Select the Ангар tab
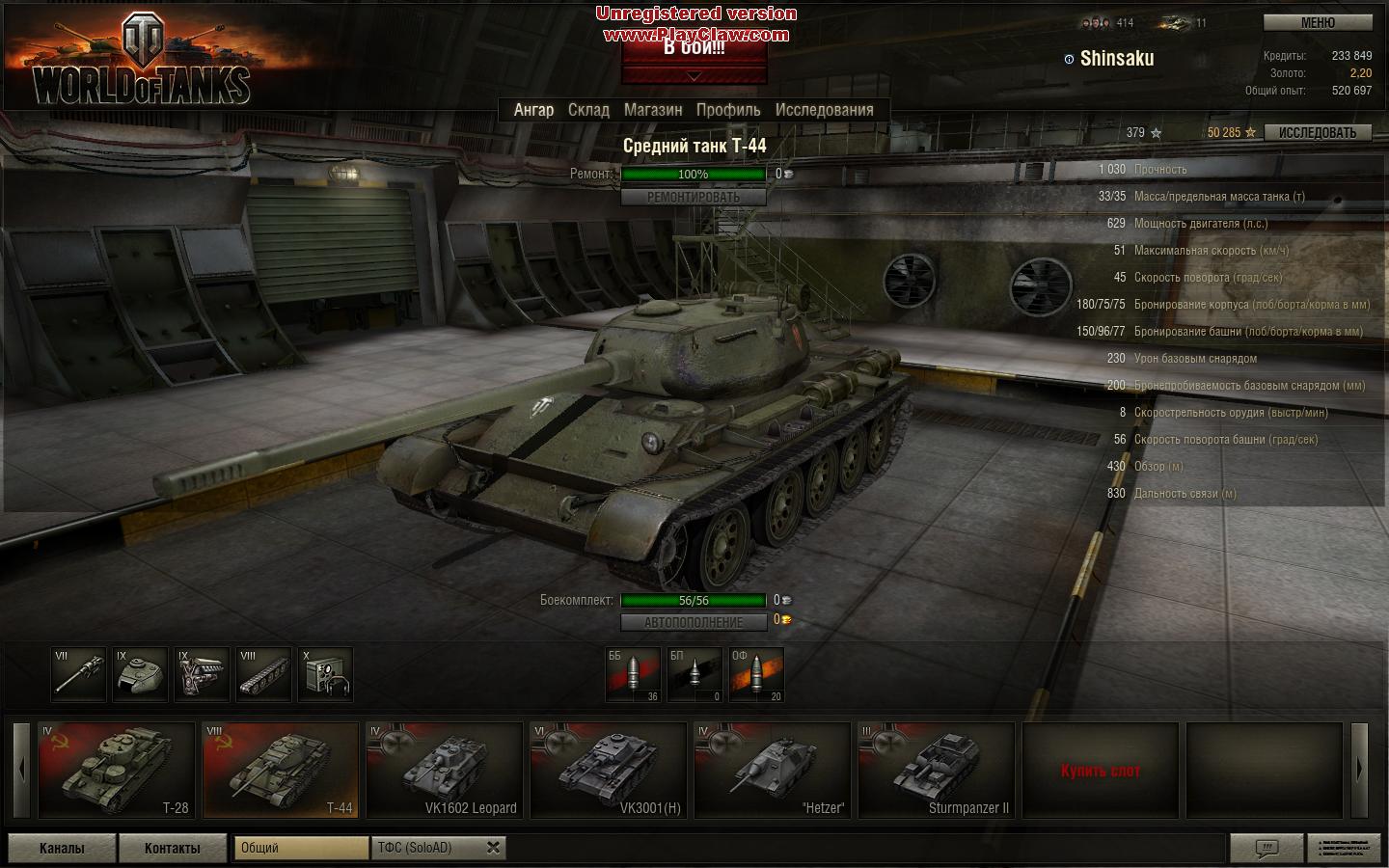The height and width of the screenshot is (868, 1389). coord(533,110)
